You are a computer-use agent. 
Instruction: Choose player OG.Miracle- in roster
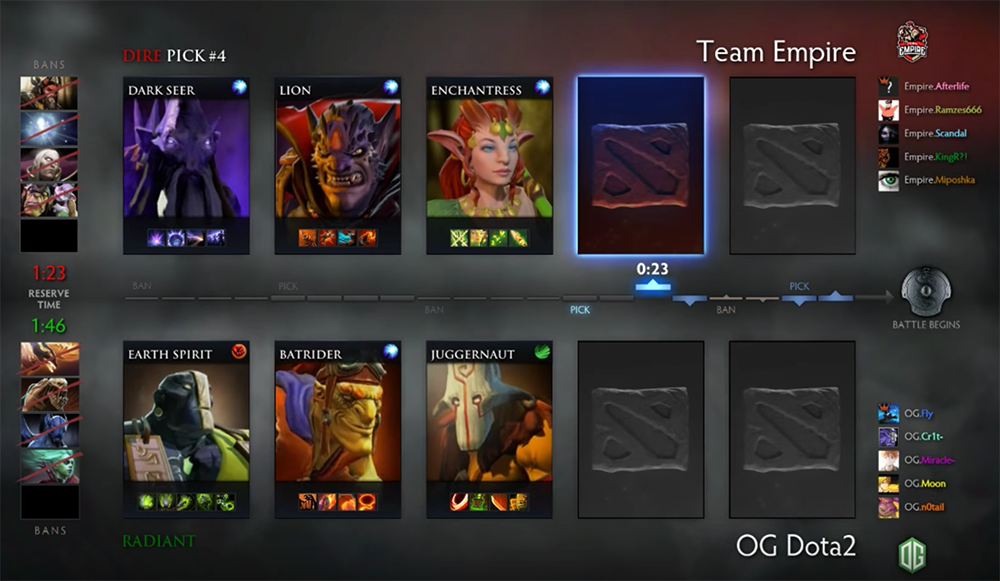[916, 460]
